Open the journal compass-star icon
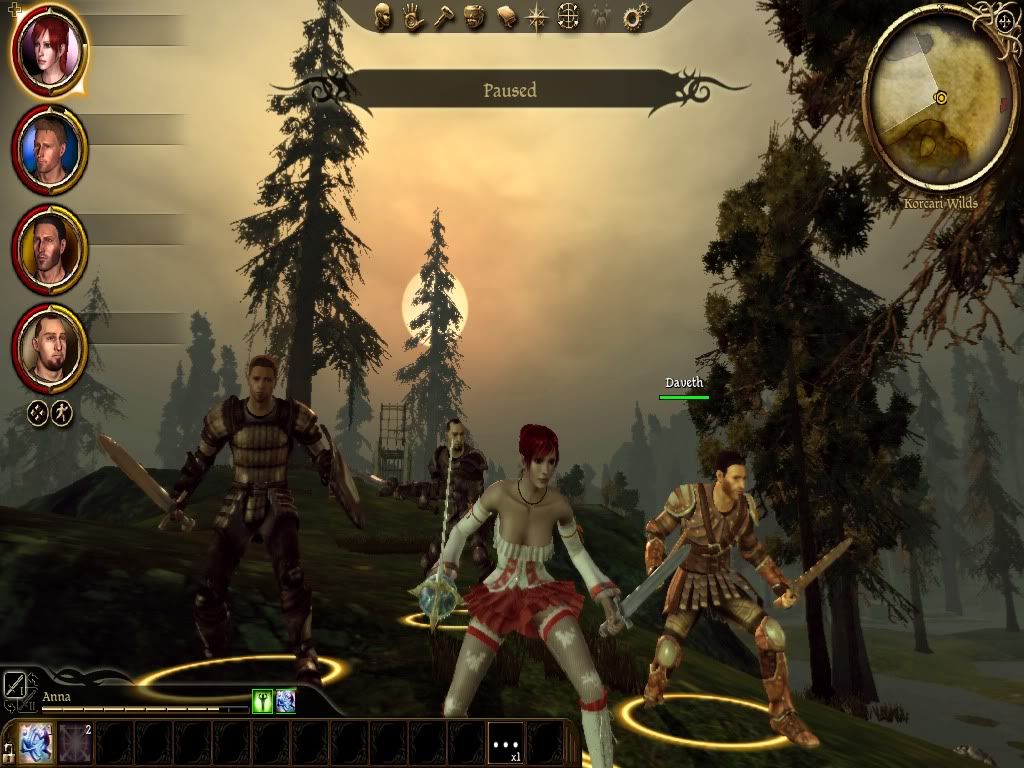 pos(537,17)
